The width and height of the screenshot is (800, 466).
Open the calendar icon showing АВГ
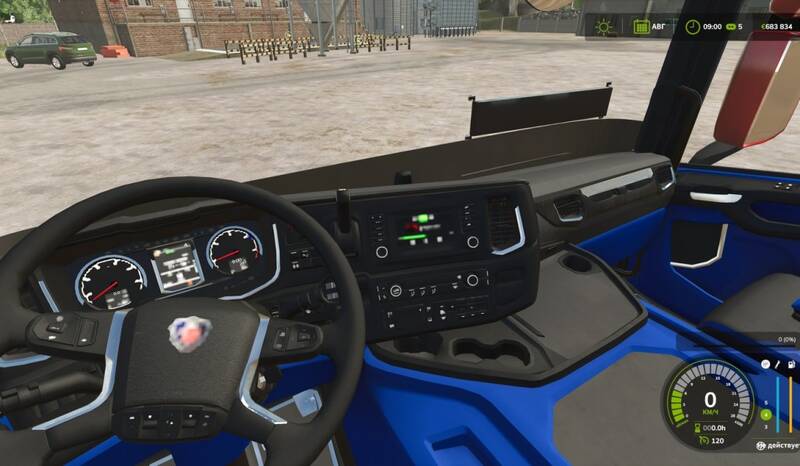pyautogui.click(x=641, y=26)
